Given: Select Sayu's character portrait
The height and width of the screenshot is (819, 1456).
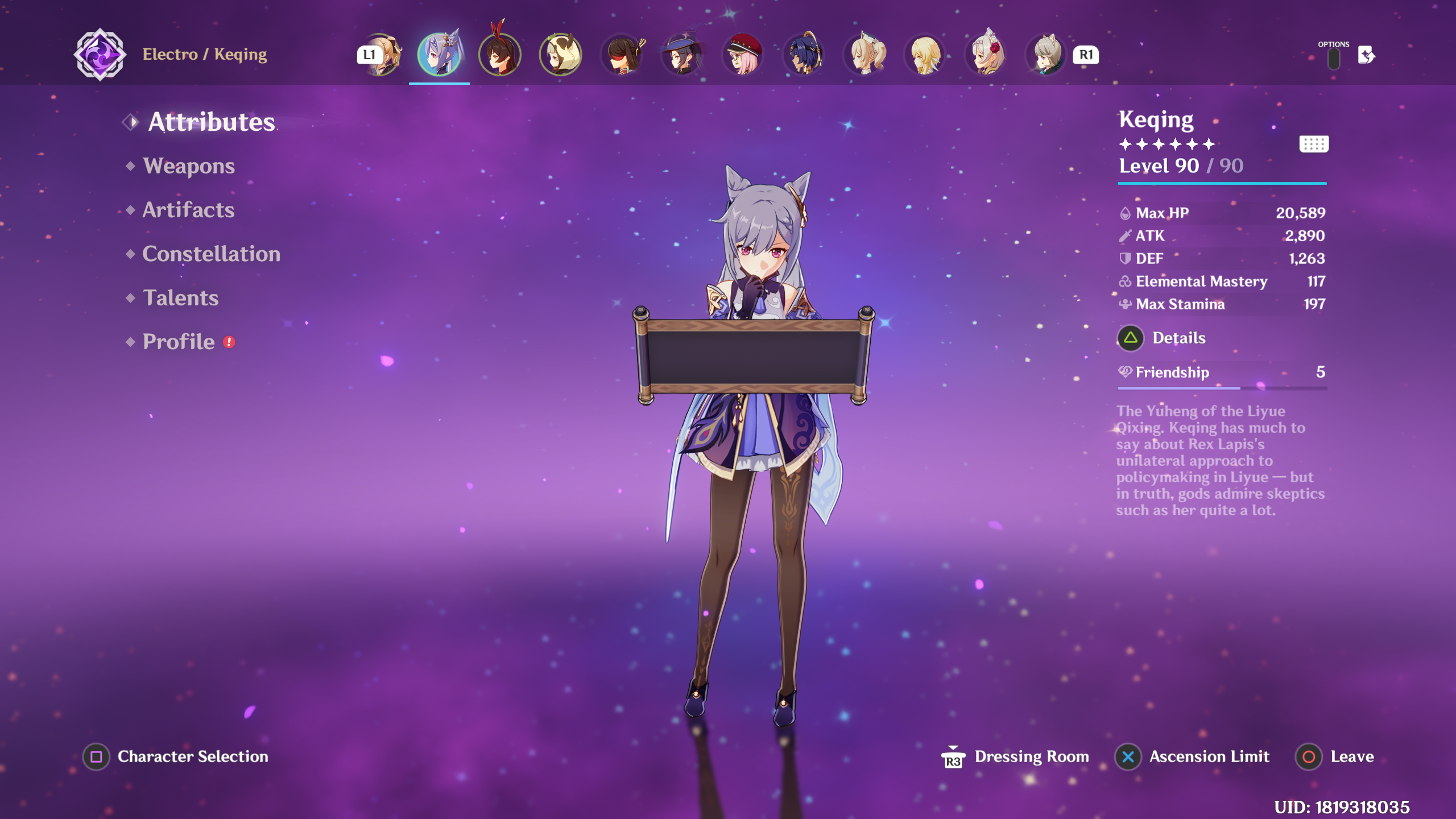Looking at the screenshot, I should [x=561, y=55].
